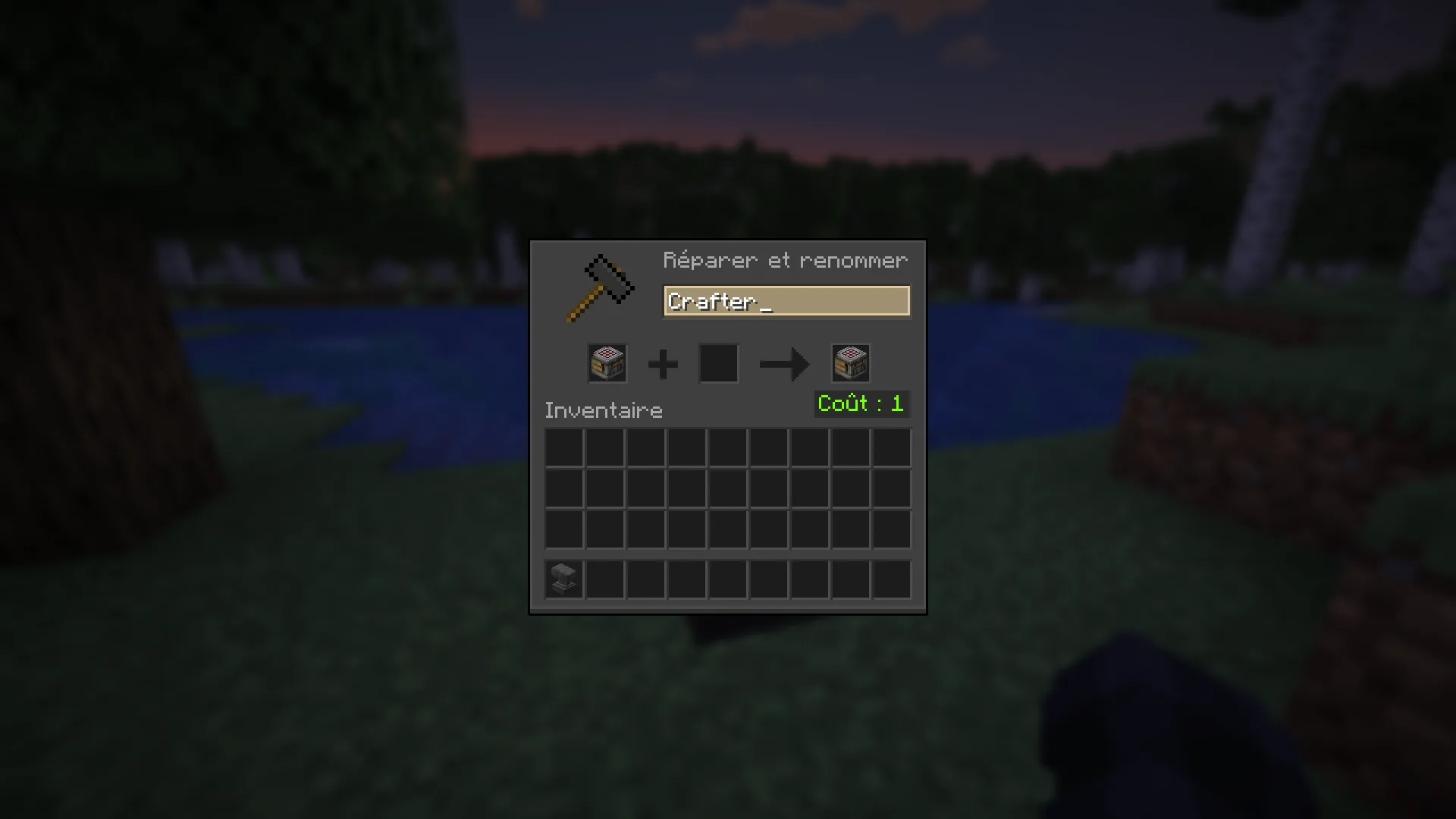Select the 'Crafter_' name input field

click(x=786, y=301)
